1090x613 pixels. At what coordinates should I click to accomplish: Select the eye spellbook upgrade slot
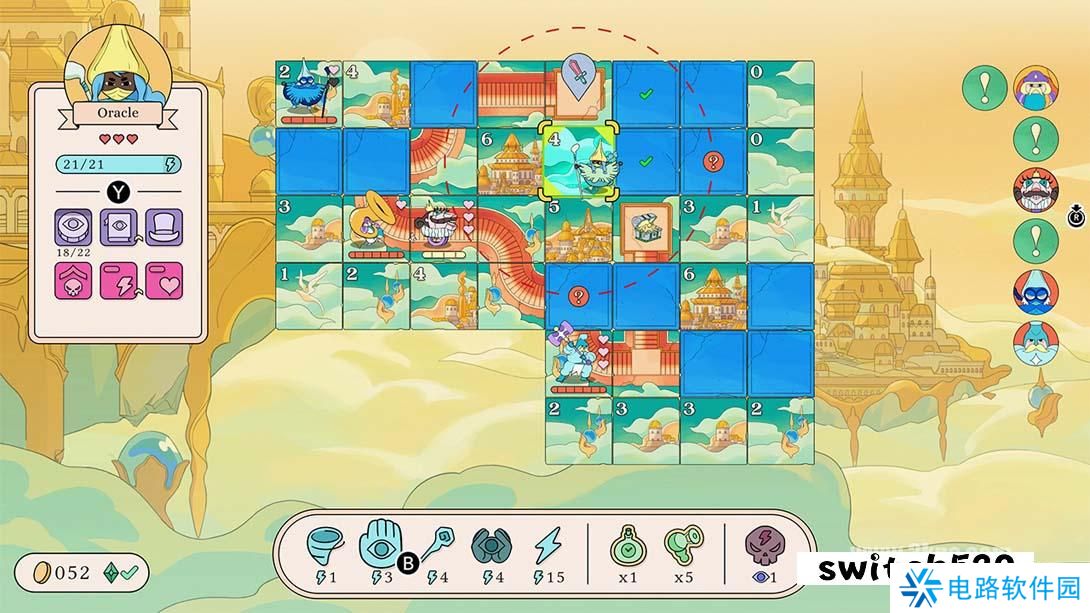tap(120, 228)
